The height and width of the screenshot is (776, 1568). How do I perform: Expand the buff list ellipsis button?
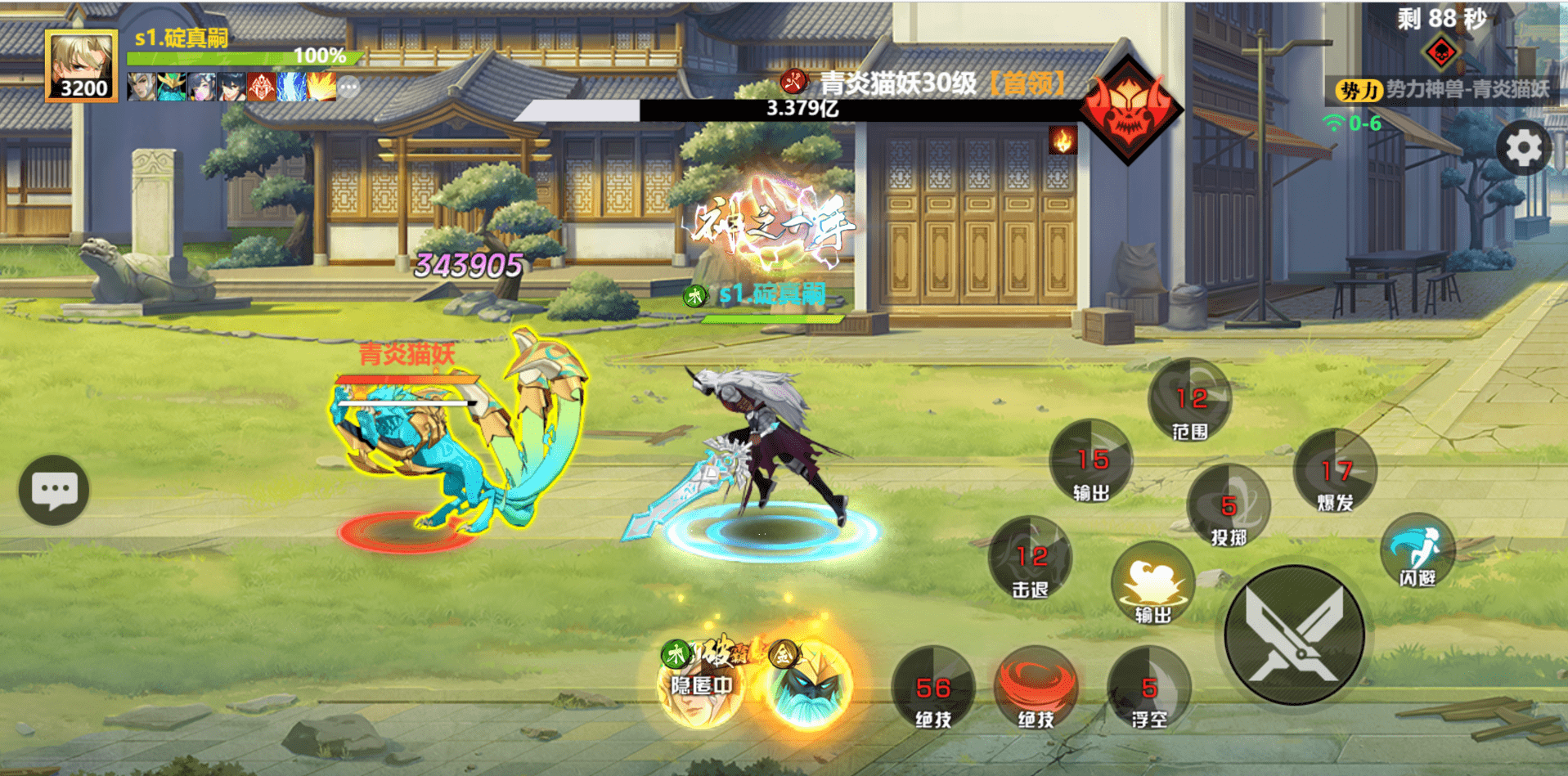(349, 87)
